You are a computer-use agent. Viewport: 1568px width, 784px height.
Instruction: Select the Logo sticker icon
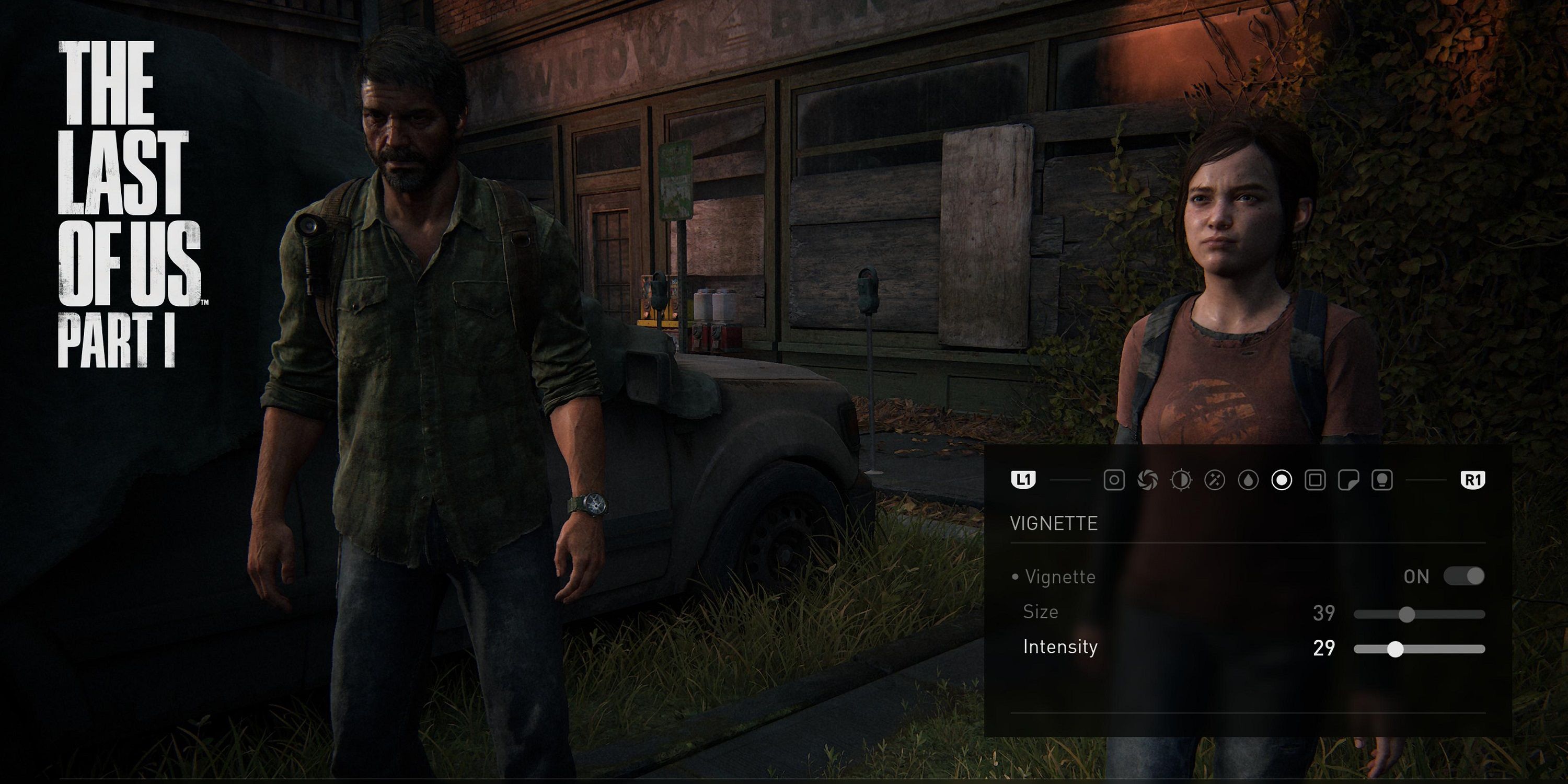[1350, 481]
